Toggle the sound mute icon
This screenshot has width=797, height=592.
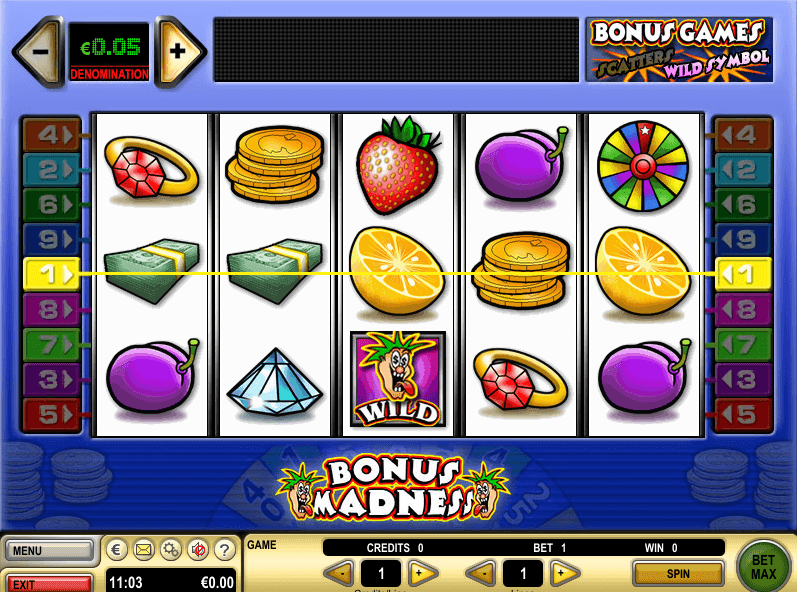(x=198, y=549)
